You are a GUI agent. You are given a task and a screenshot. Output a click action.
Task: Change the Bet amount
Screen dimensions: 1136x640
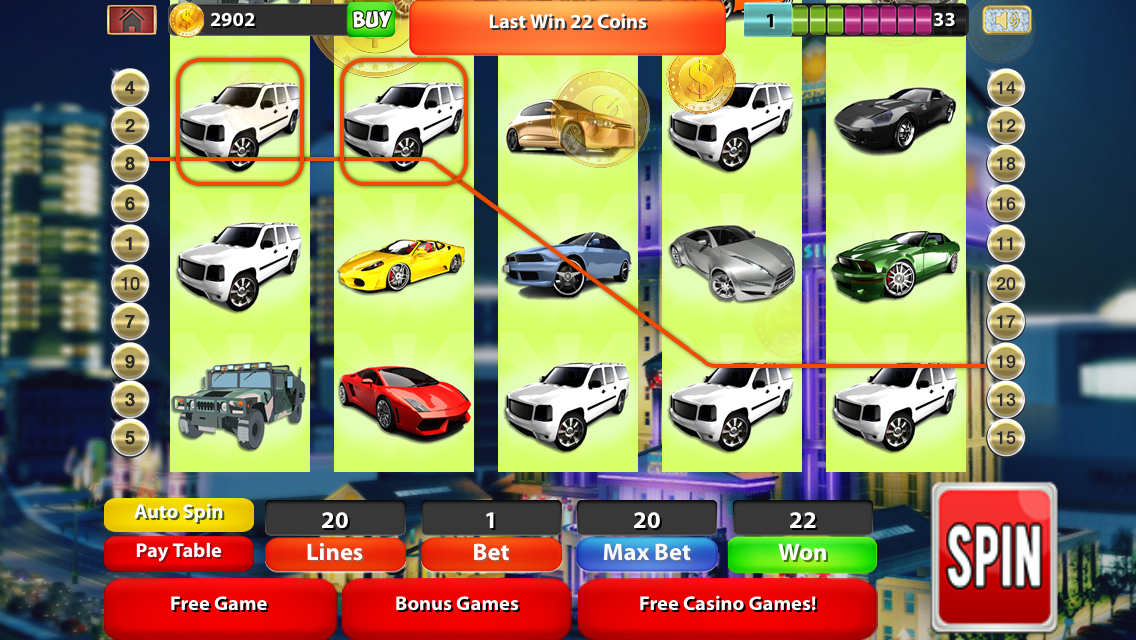(x=491, y=553)
